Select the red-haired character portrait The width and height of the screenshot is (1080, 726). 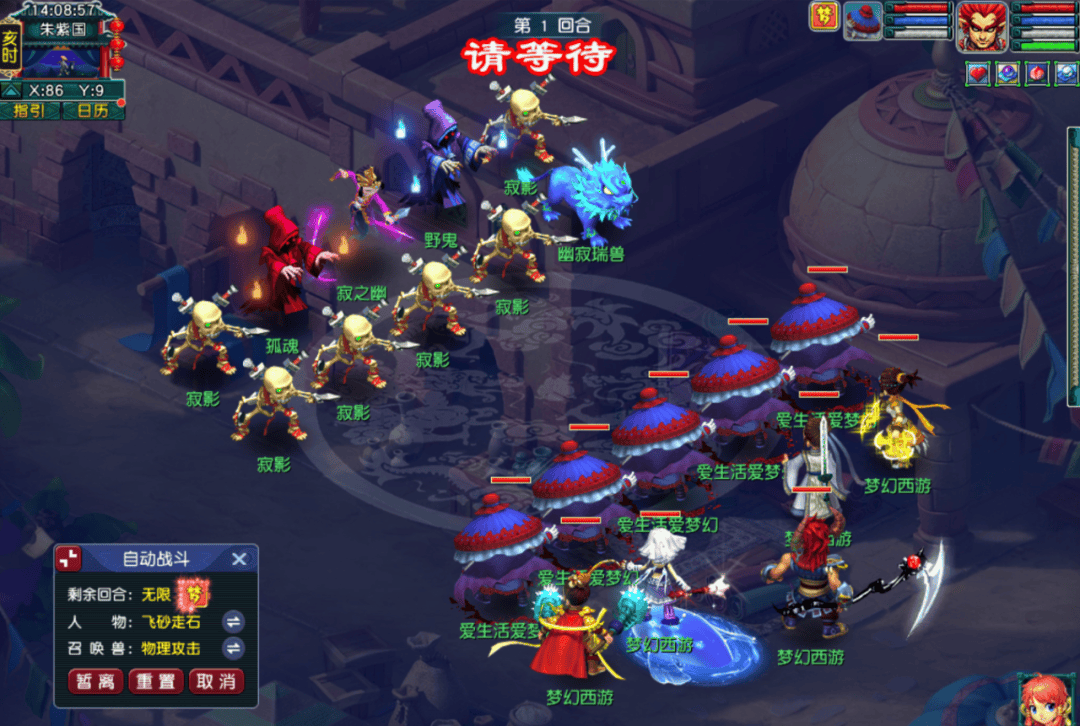[982, 26]
